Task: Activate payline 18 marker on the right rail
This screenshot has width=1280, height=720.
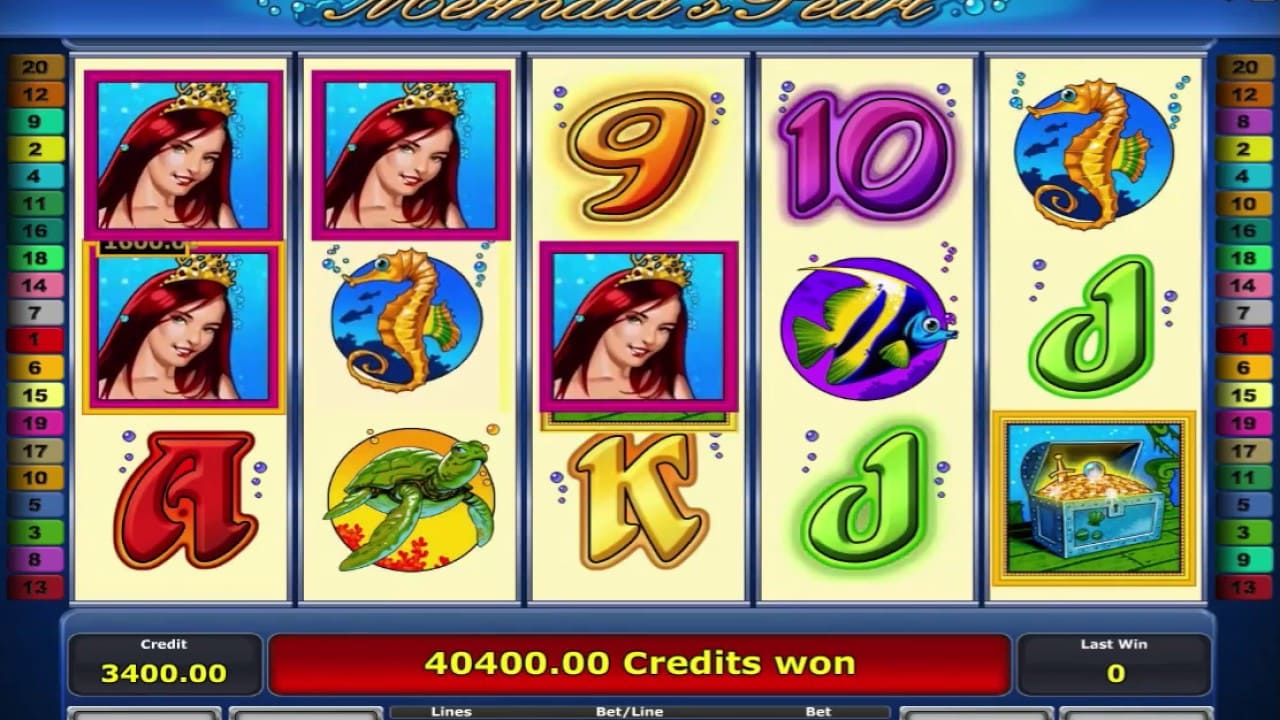Action: (1243, 258)
